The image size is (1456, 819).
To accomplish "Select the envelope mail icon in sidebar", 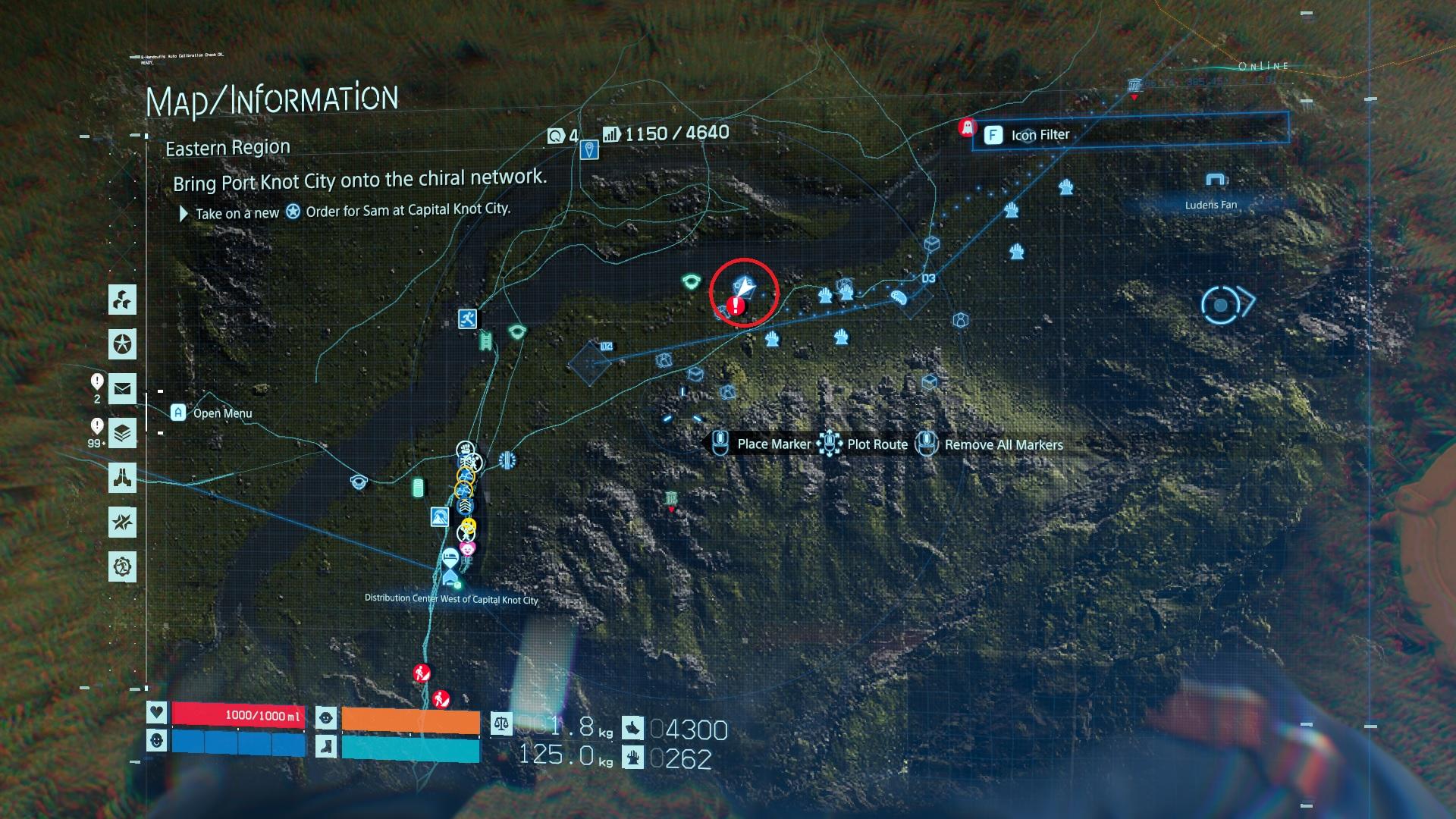I will coord(122,389).
